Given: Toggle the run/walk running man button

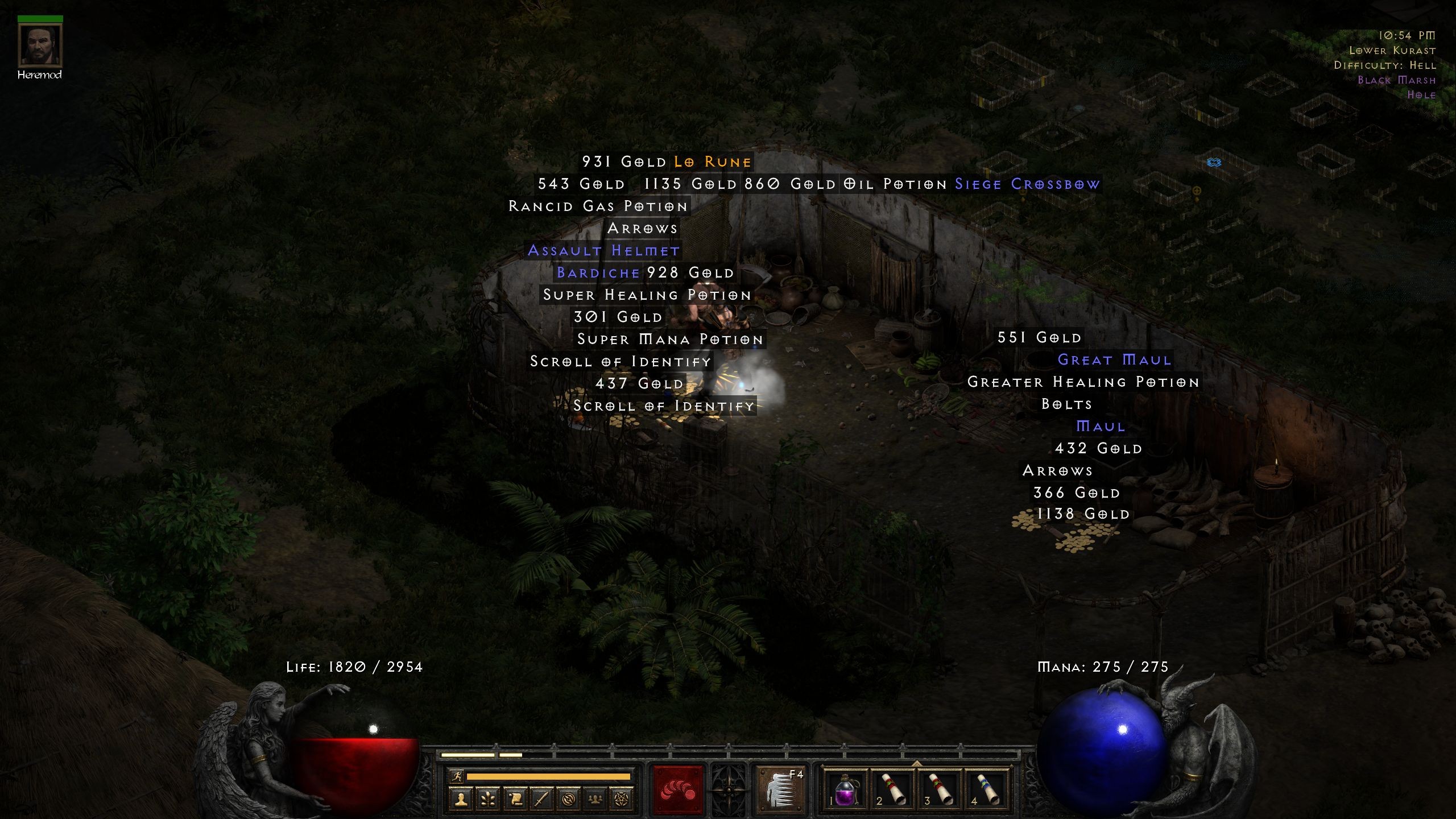Looking at the screenshot, I should (x=456, y=776).
